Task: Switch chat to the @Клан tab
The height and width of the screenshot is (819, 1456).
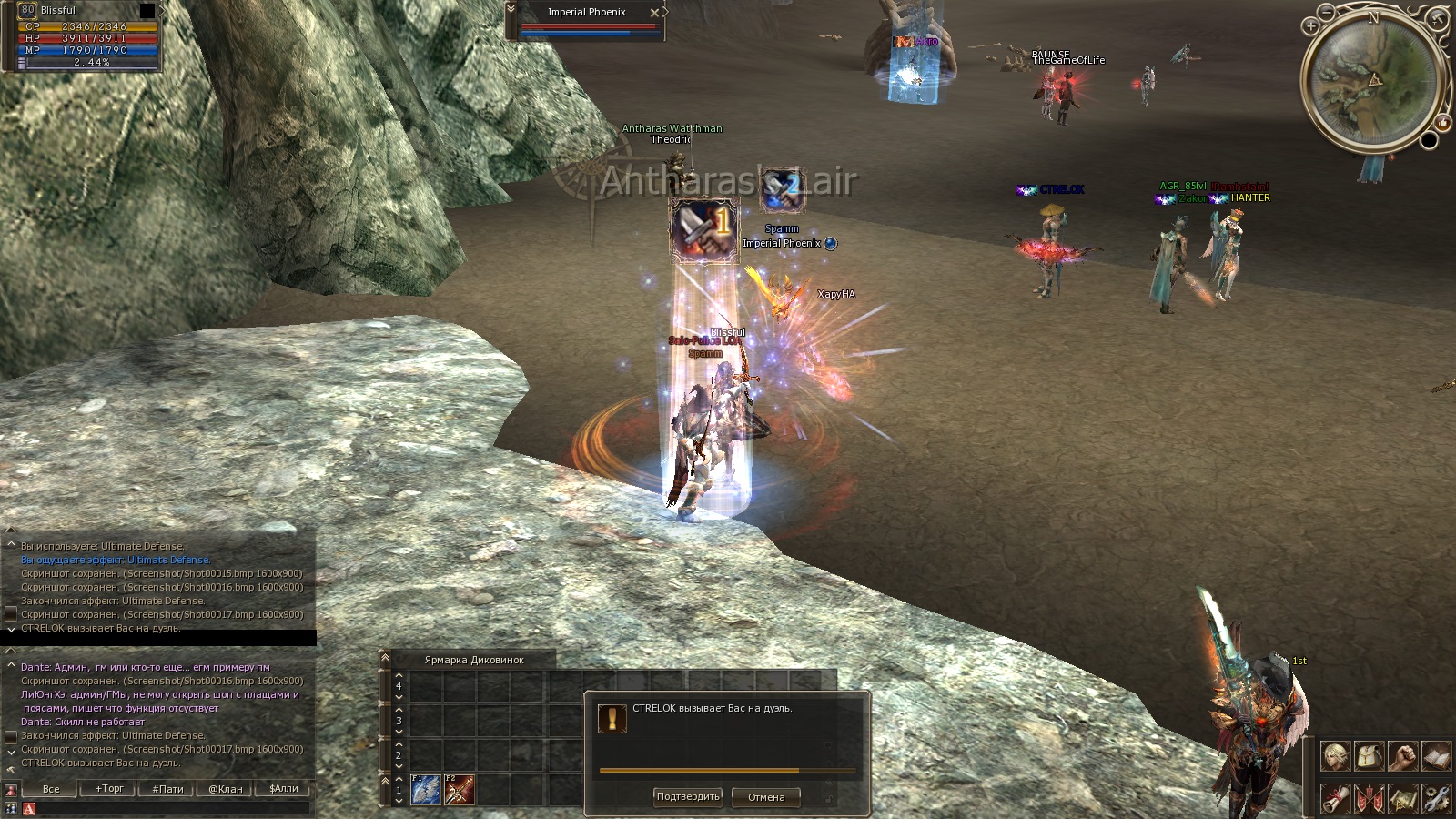Action: tap(226, 789)
